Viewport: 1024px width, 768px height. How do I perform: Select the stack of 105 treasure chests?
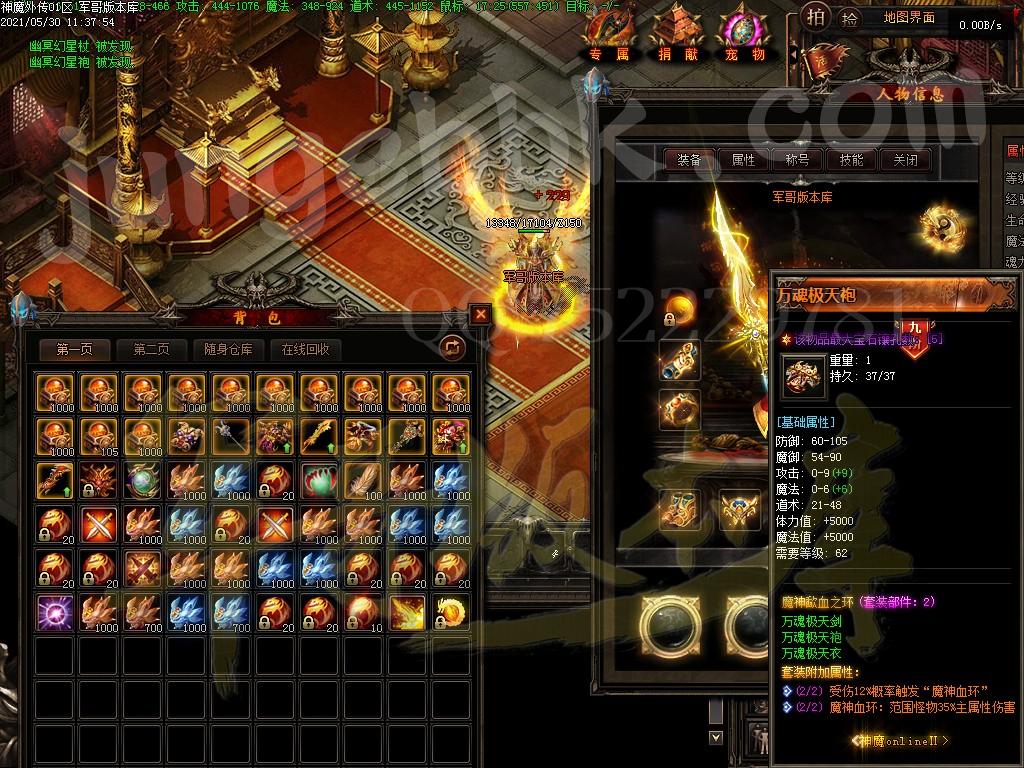pos(96,436)
